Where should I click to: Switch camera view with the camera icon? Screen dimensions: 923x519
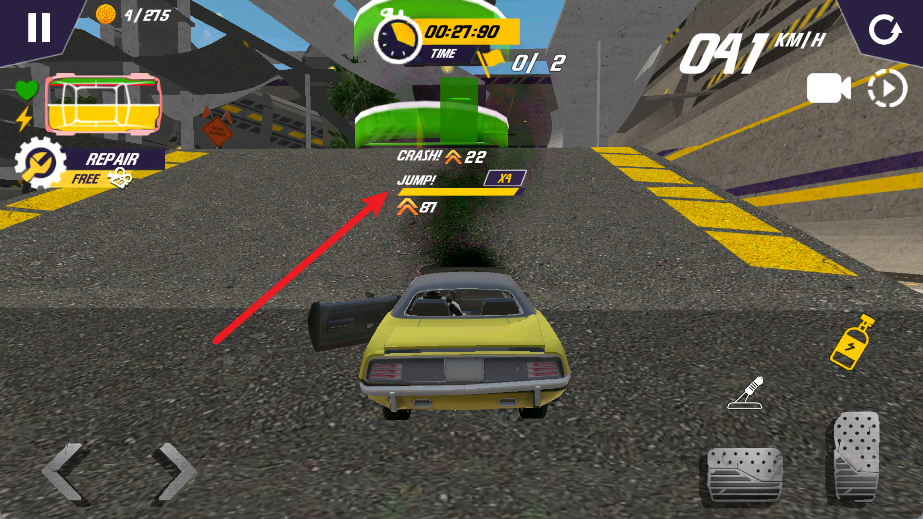pyautogui.click(x=828, y=89)
